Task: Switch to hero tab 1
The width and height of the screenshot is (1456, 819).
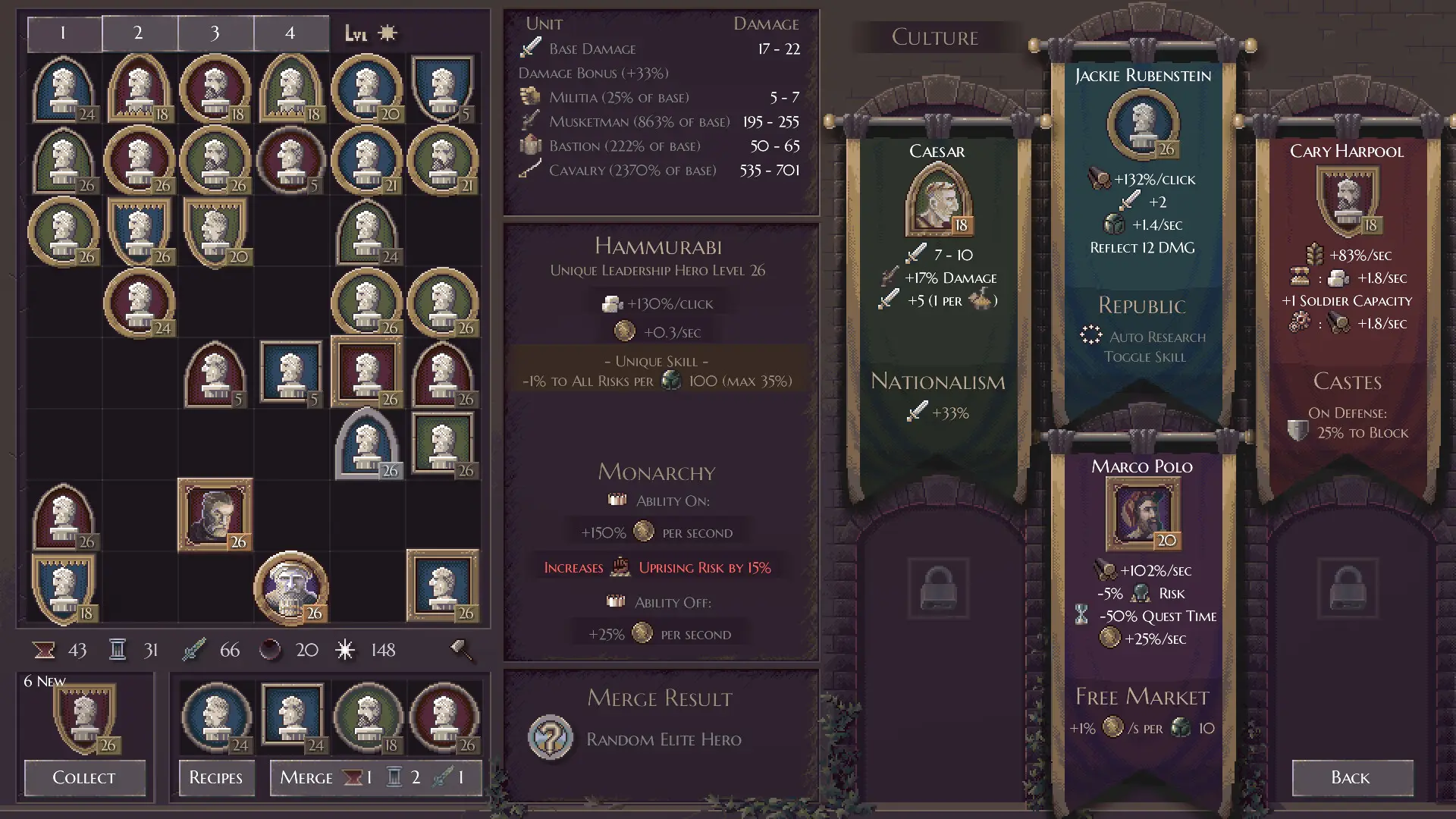Action: [x=64, y=33]
